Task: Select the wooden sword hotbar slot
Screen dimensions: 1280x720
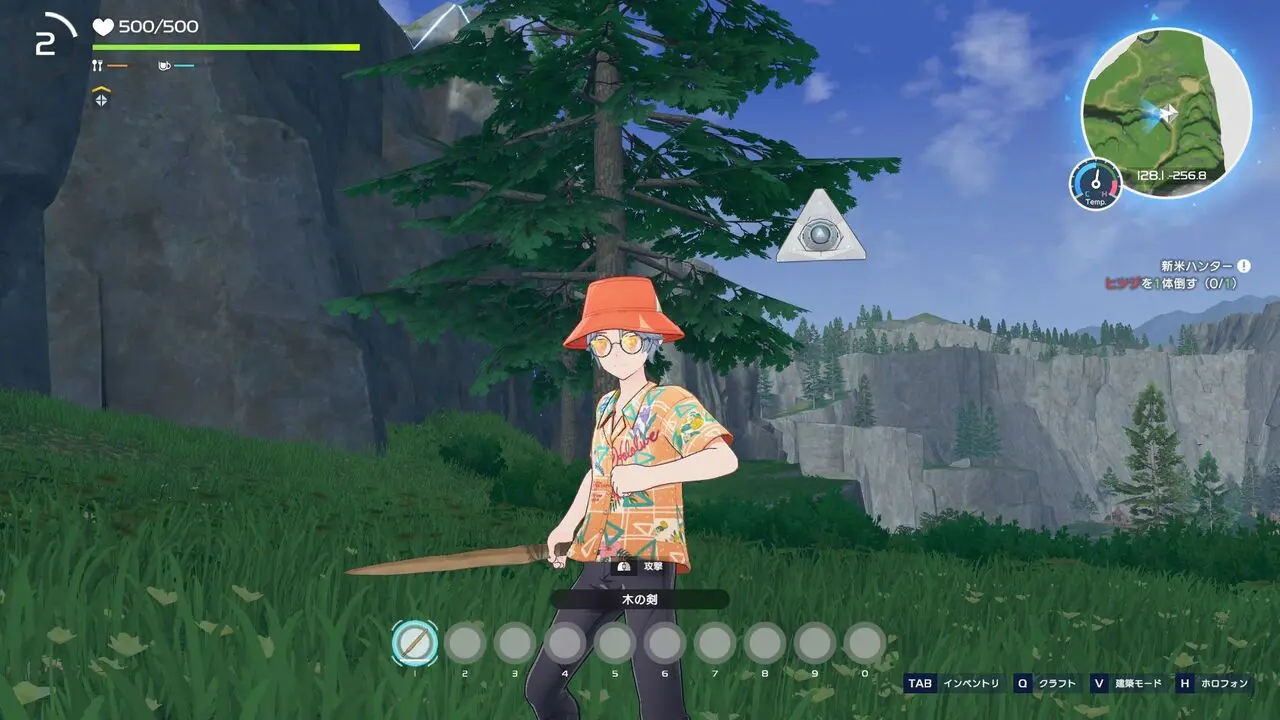Action: (415, 643)
